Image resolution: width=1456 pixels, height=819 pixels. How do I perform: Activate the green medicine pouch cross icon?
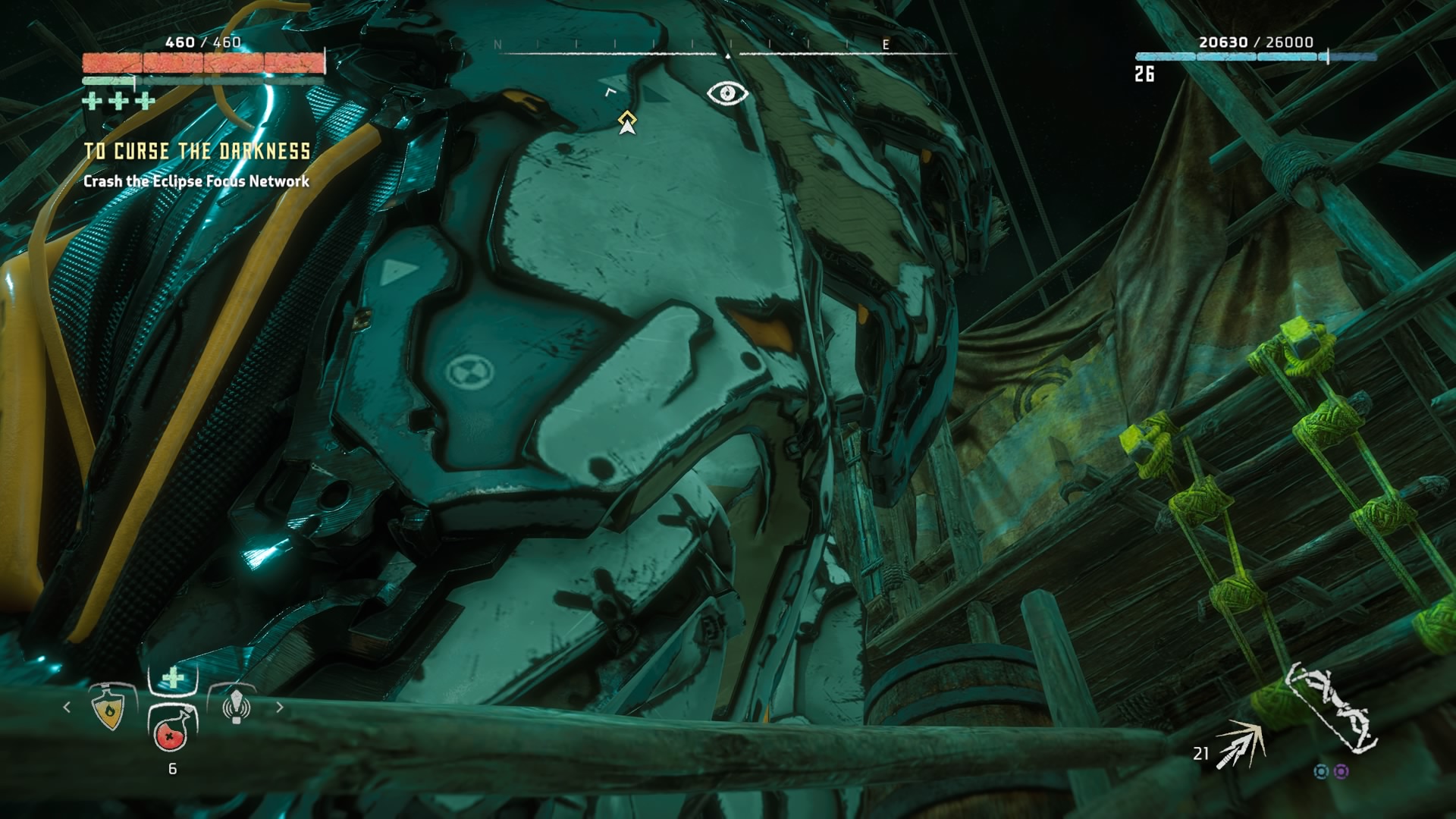click(x=174, y=677)
